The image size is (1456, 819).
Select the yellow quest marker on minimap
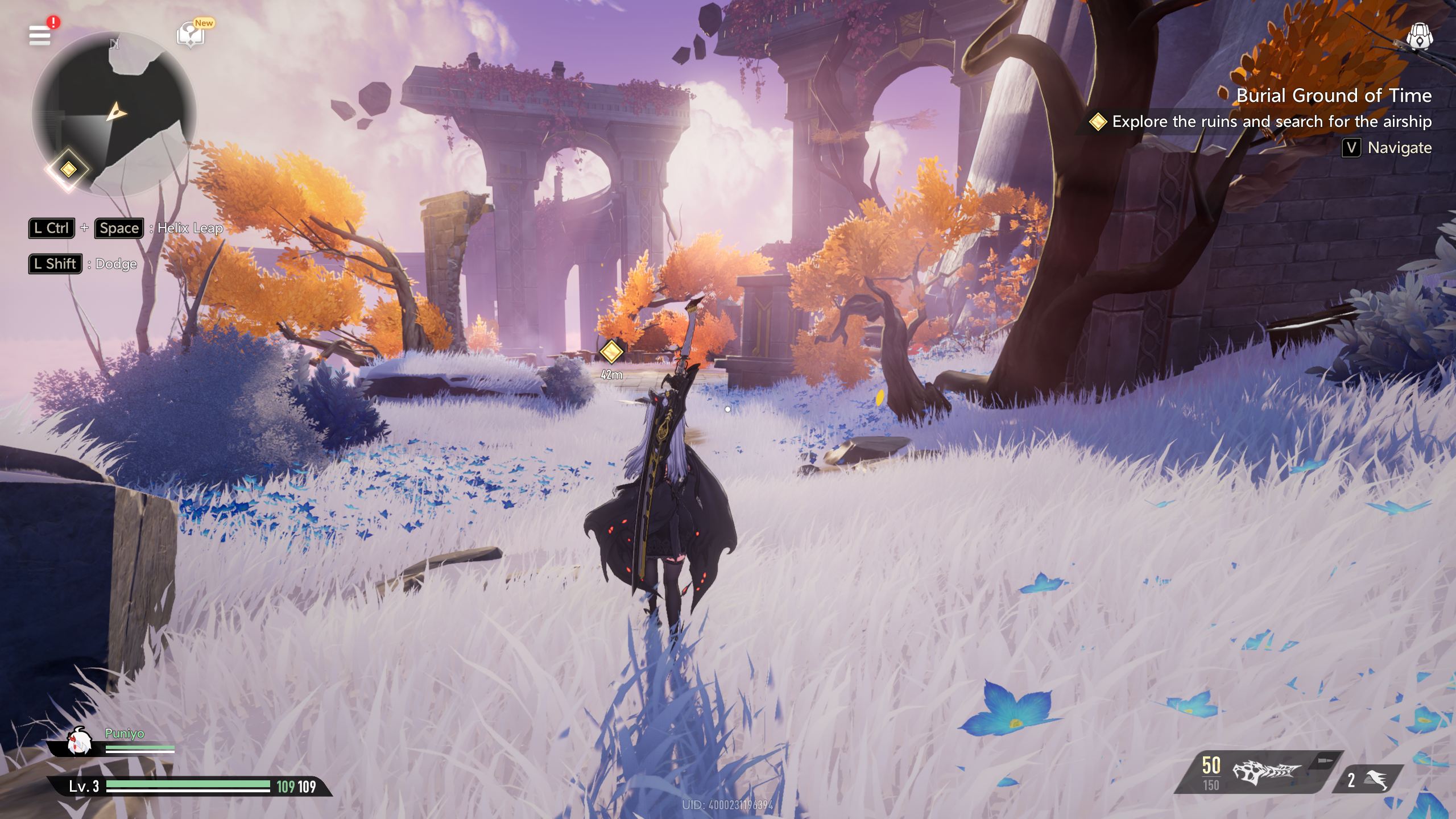click(68, 169)
